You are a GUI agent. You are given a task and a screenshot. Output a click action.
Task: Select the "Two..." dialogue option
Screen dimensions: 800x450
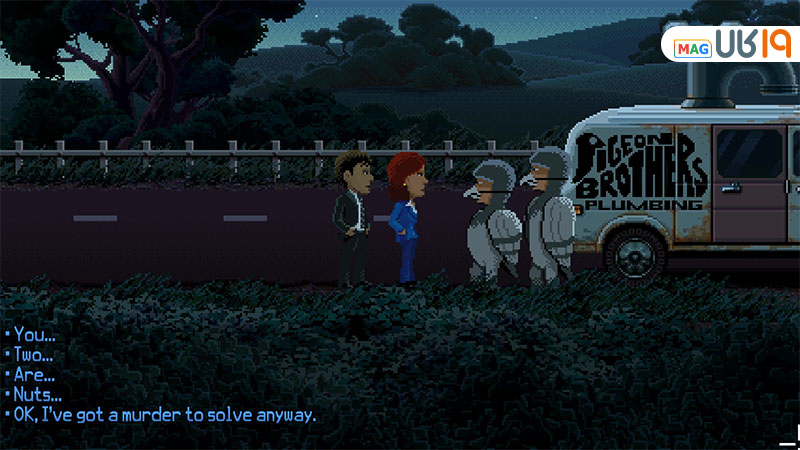click(36, 354)
